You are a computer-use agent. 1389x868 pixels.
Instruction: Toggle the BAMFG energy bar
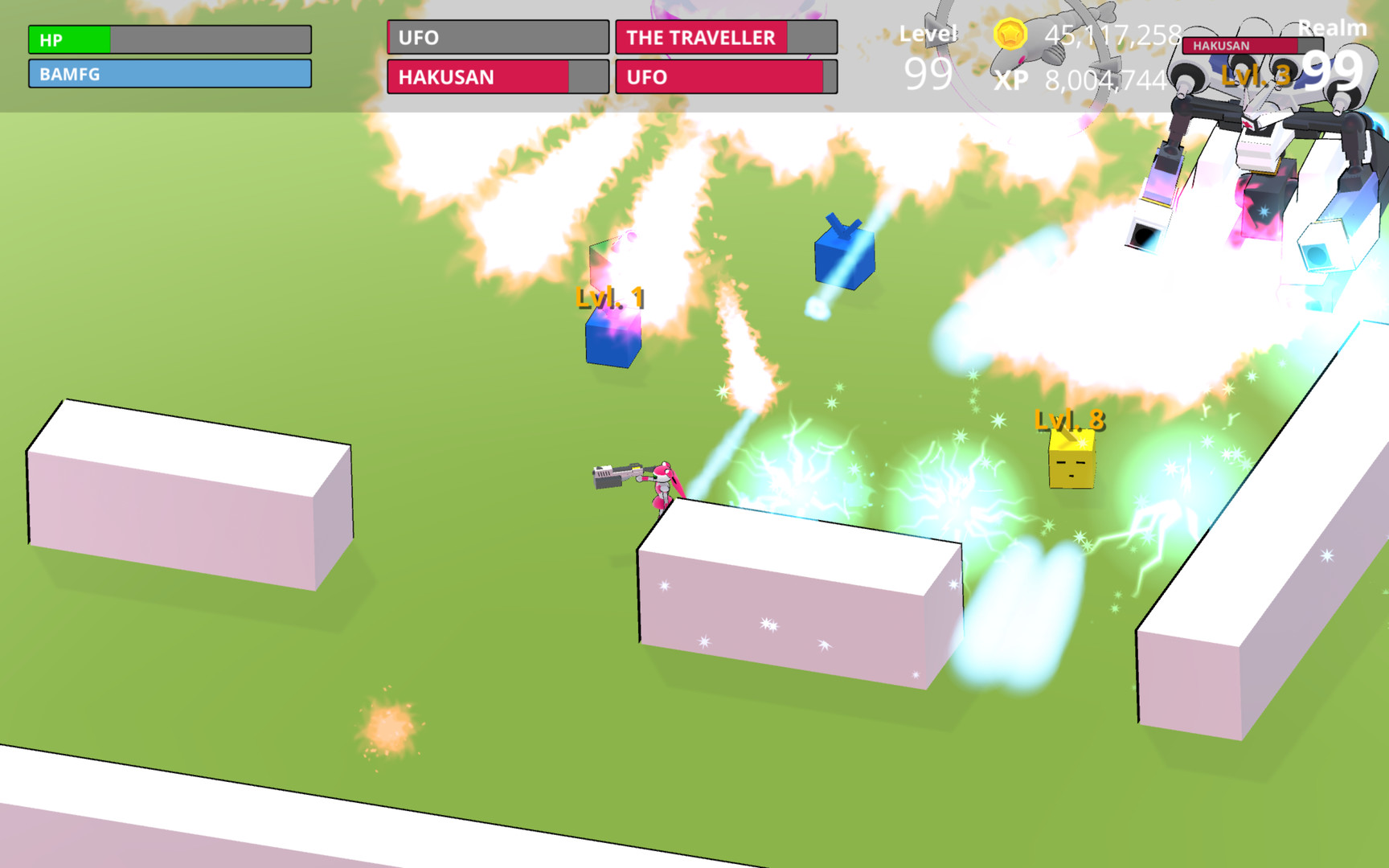(x=169, y=75)
